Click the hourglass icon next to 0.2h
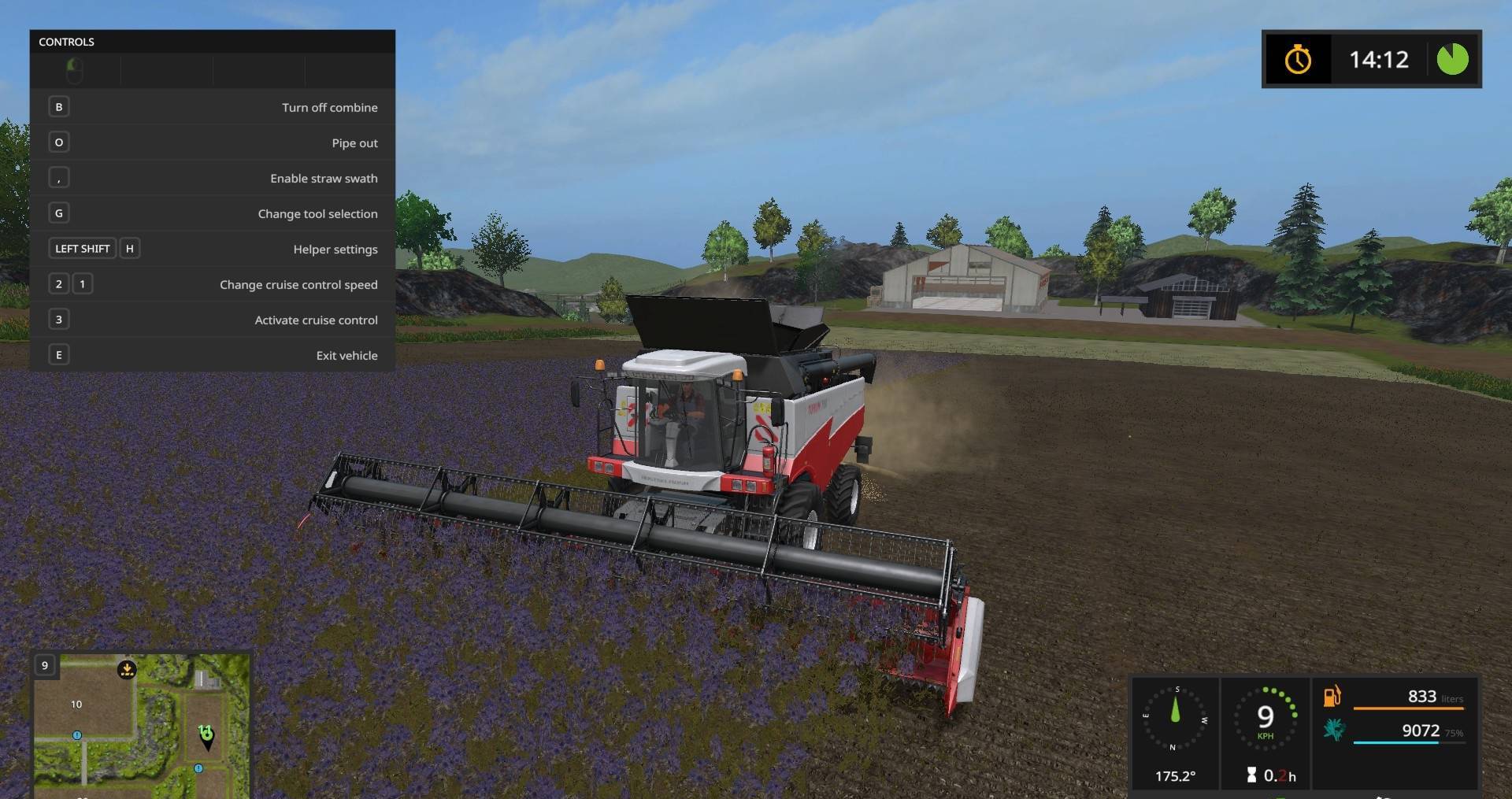 coord(1253,775)
